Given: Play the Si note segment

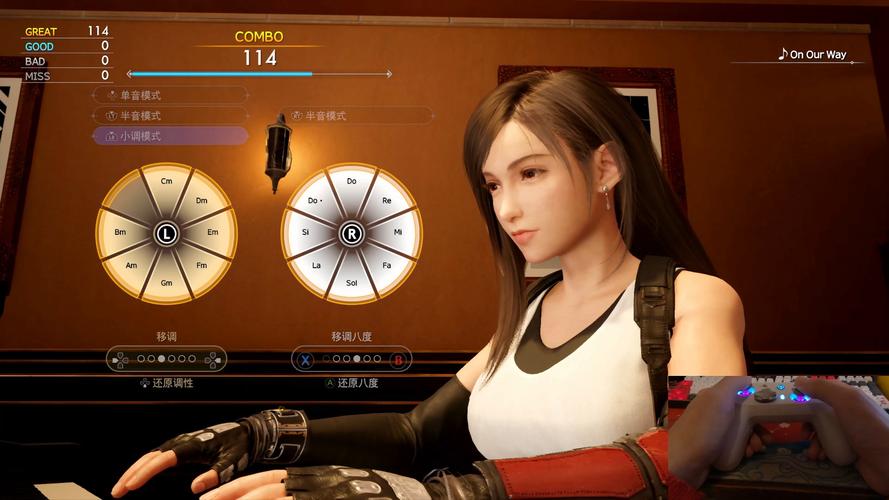Looking at the screenshot, I should 305,233.
